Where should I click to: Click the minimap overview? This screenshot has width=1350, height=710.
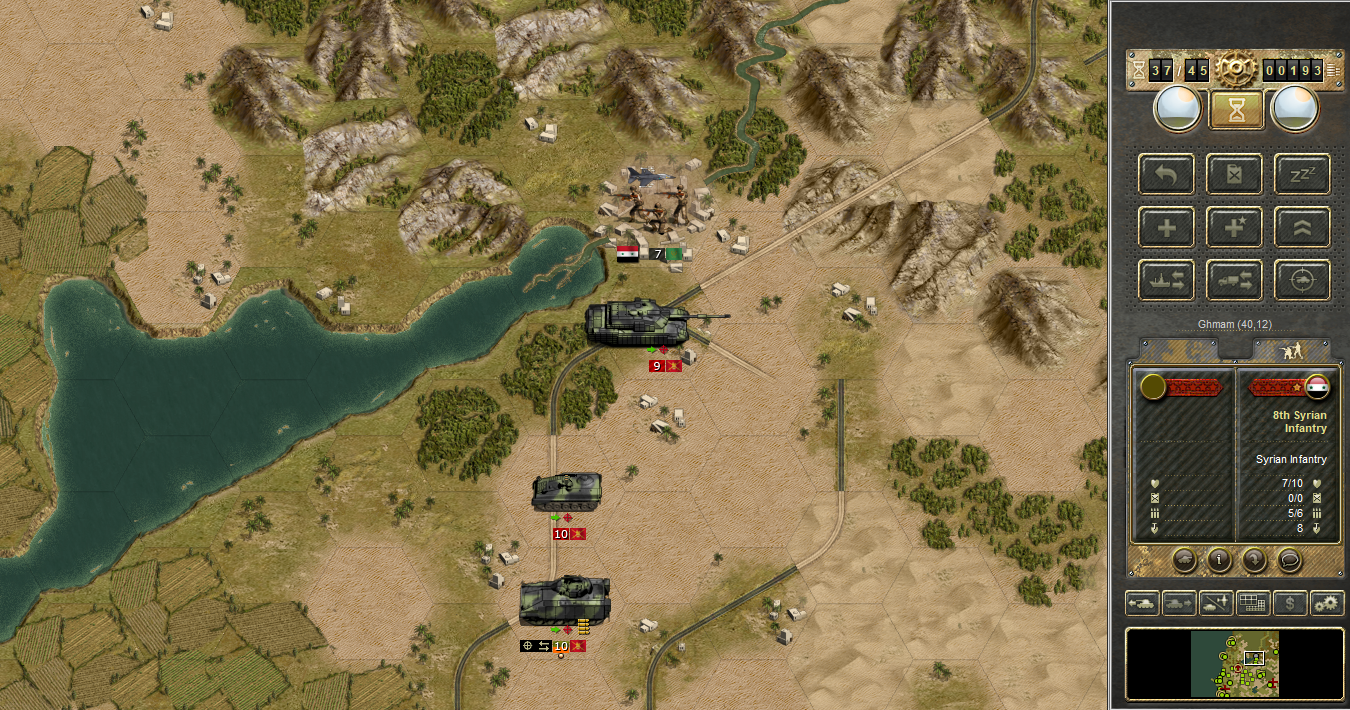1236,663
